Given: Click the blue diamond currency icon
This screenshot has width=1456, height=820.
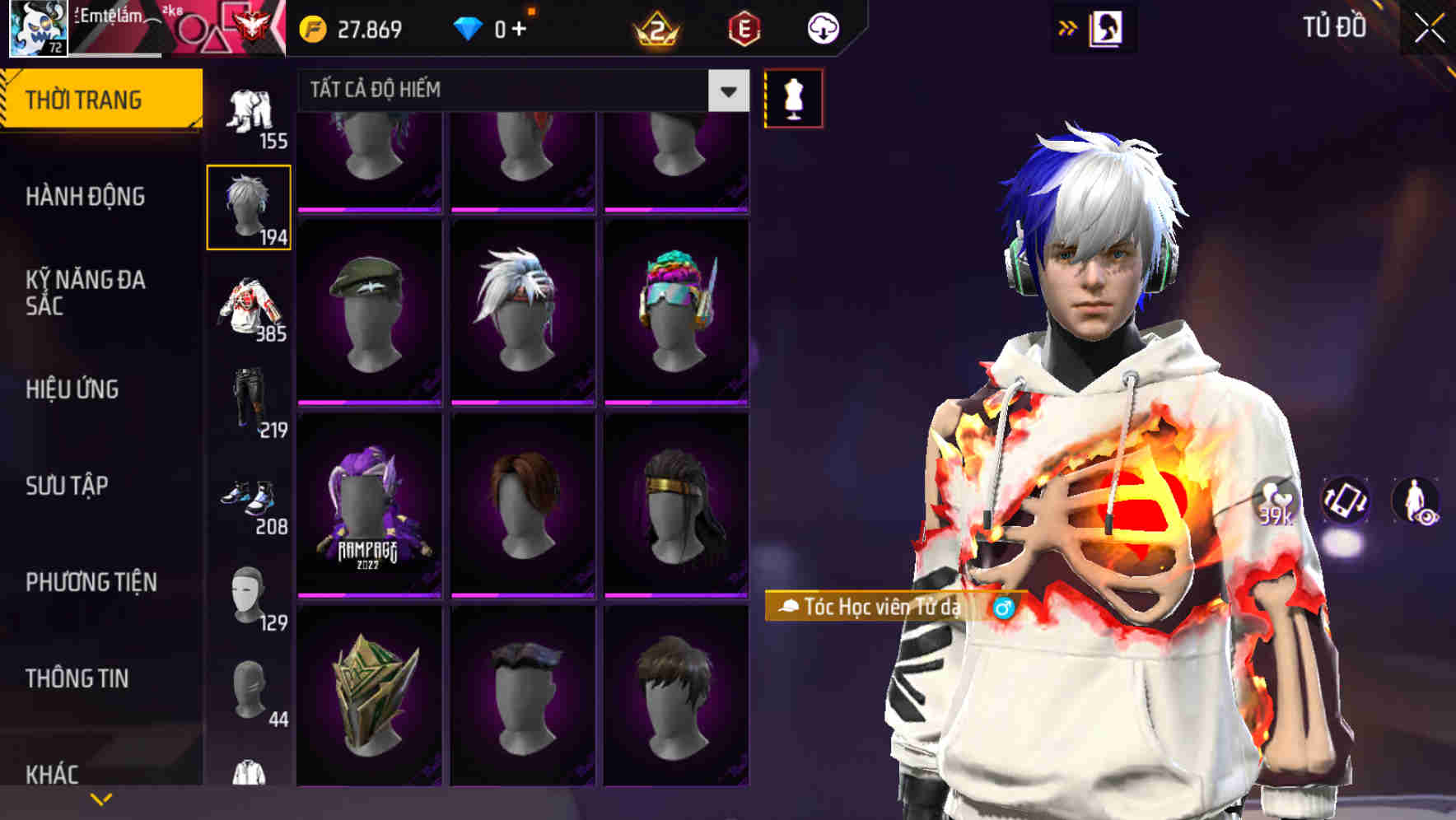Looking at the screenshot, I should pyautogui.click(x=469, y=27).
